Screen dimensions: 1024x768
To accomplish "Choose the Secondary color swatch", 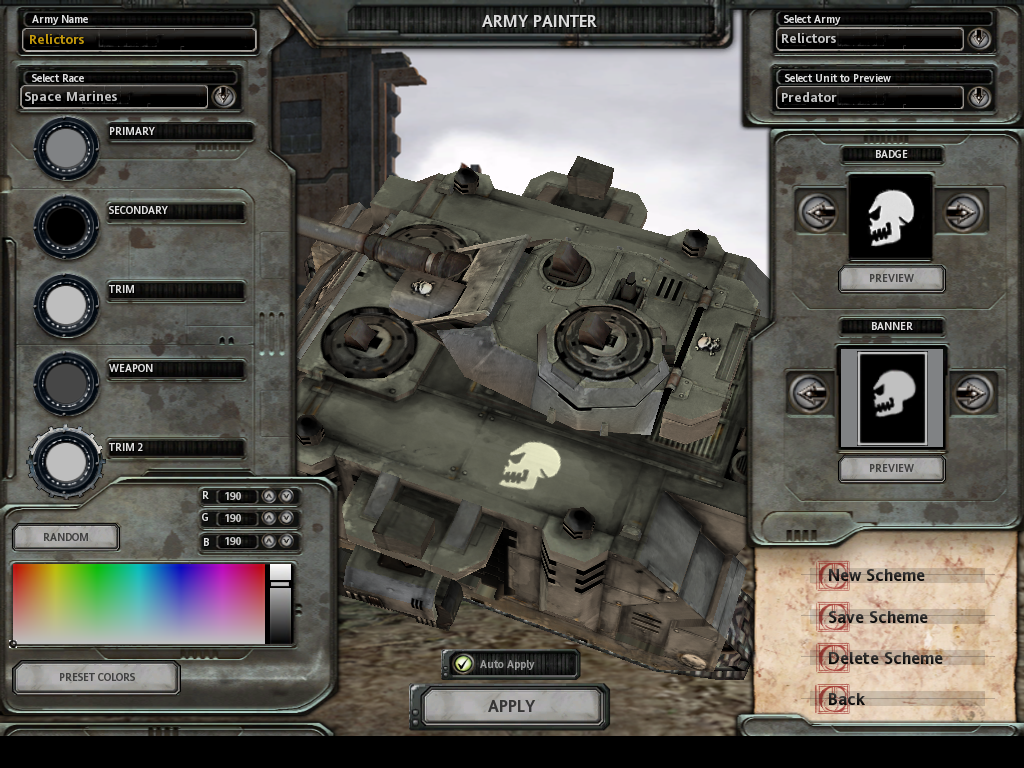I will 66,227.
